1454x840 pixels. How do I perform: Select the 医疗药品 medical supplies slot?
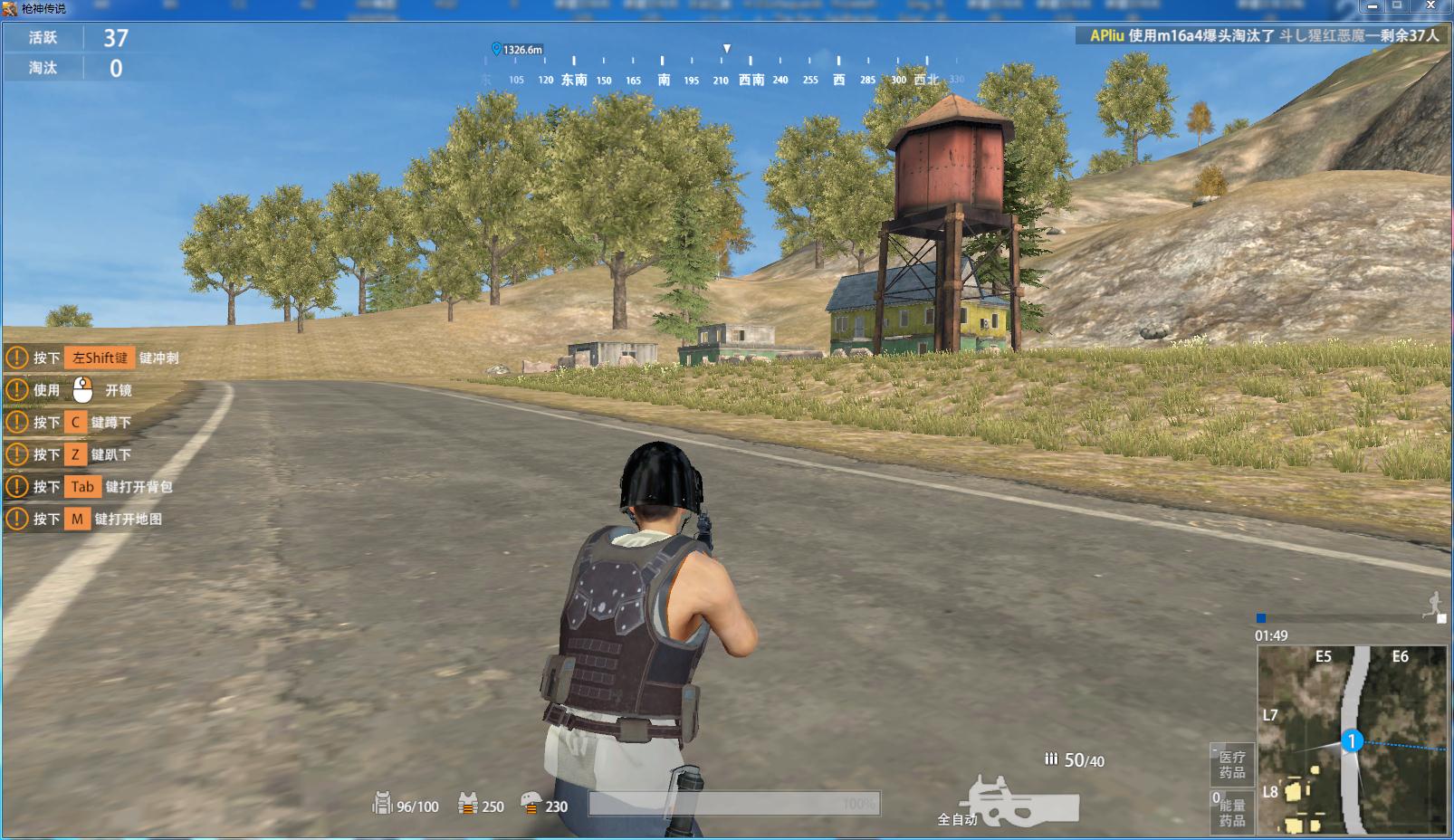click(x=1231, y=765)
